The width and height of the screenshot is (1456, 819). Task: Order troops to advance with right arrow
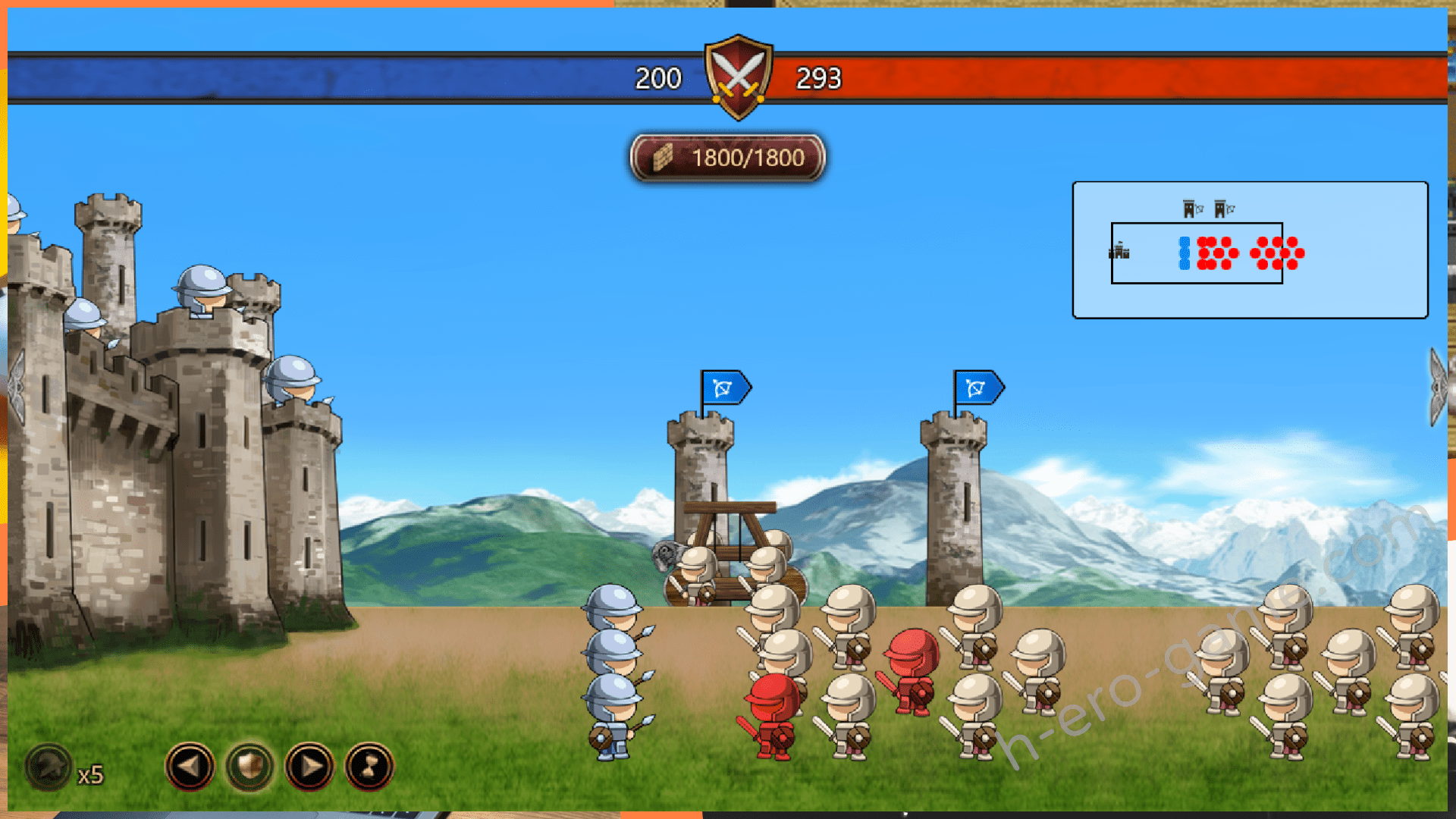point(309,767)
